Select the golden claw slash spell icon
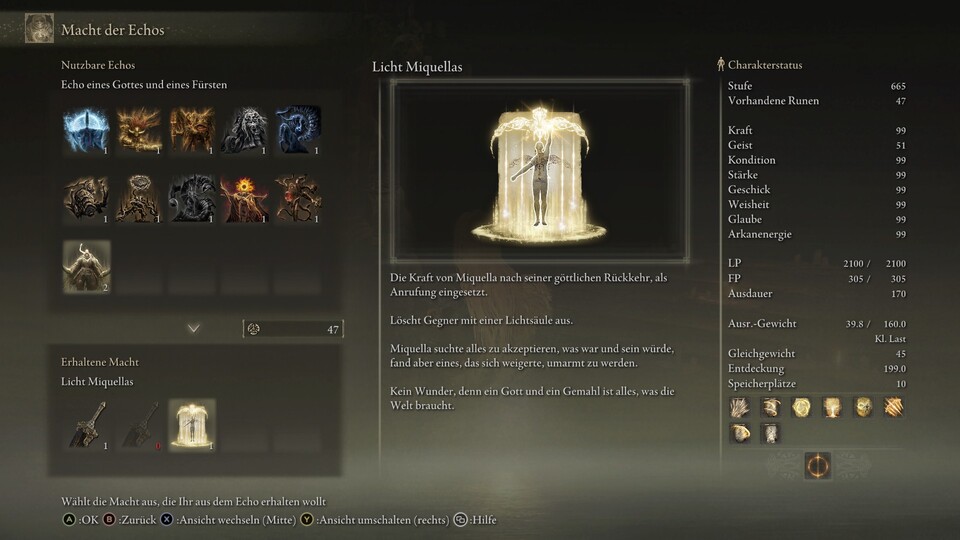This screenshot has height=540, width=960. (893, 407)
